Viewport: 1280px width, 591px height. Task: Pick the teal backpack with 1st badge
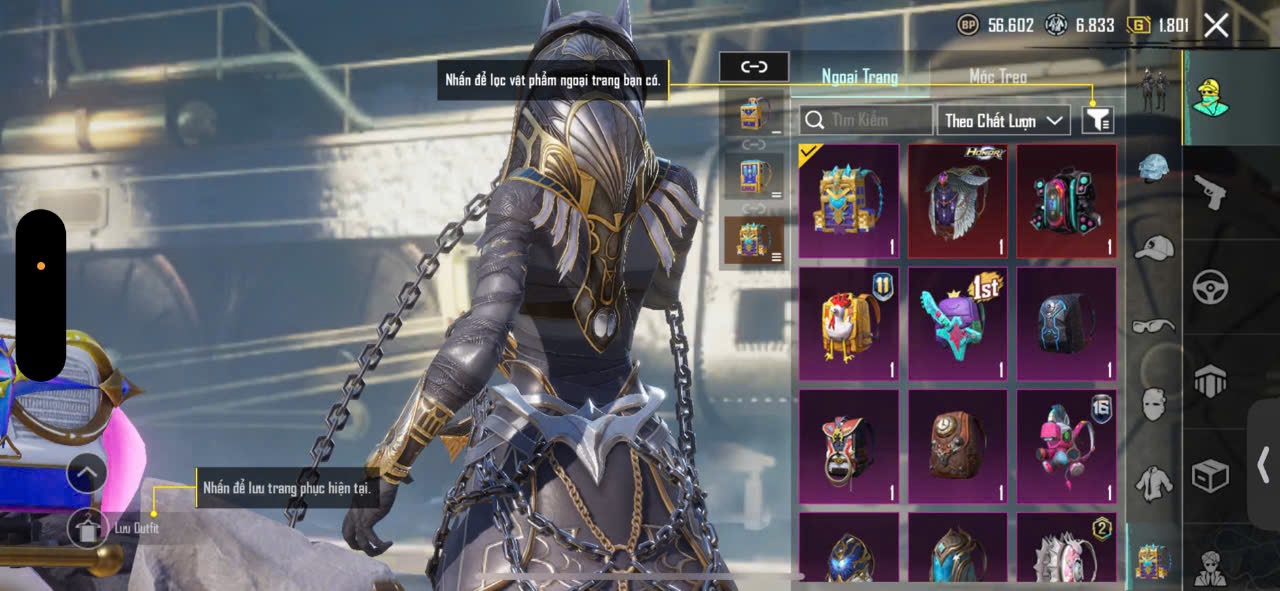tap(958, 324)
